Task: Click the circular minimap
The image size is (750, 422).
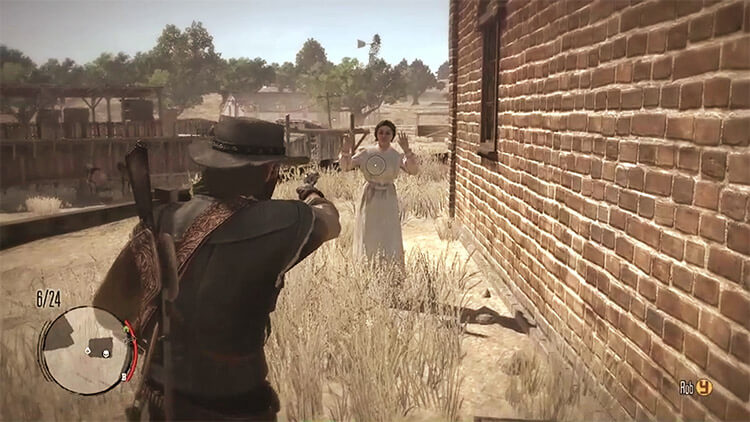Action: (x=86, y=350)
